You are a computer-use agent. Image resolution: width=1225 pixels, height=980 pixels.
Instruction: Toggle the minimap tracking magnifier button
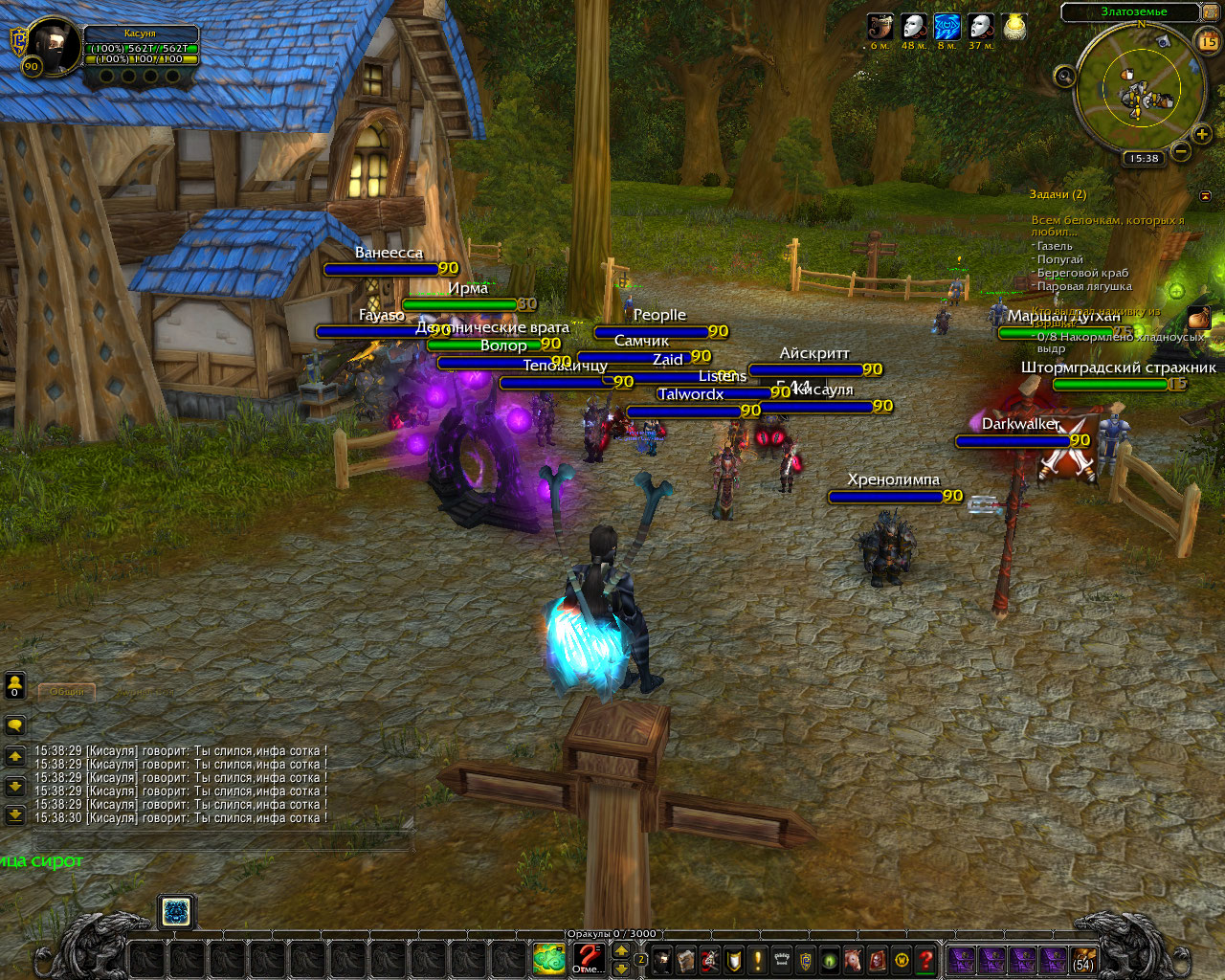click(1064, 76)
